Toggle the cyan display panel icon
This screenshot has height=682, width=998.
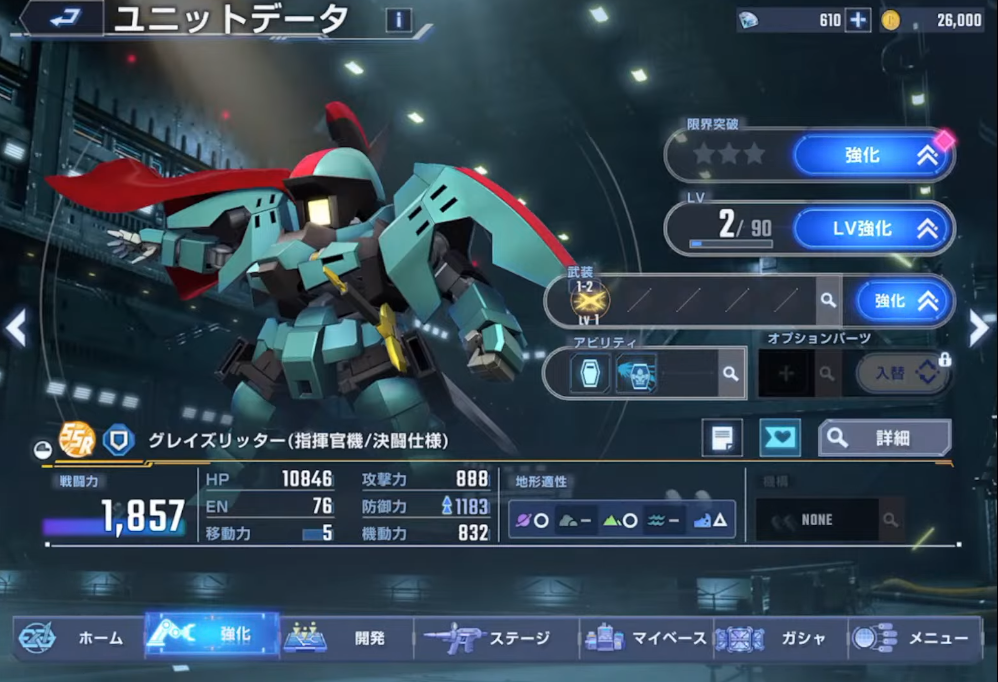click(x=780, y=438)
